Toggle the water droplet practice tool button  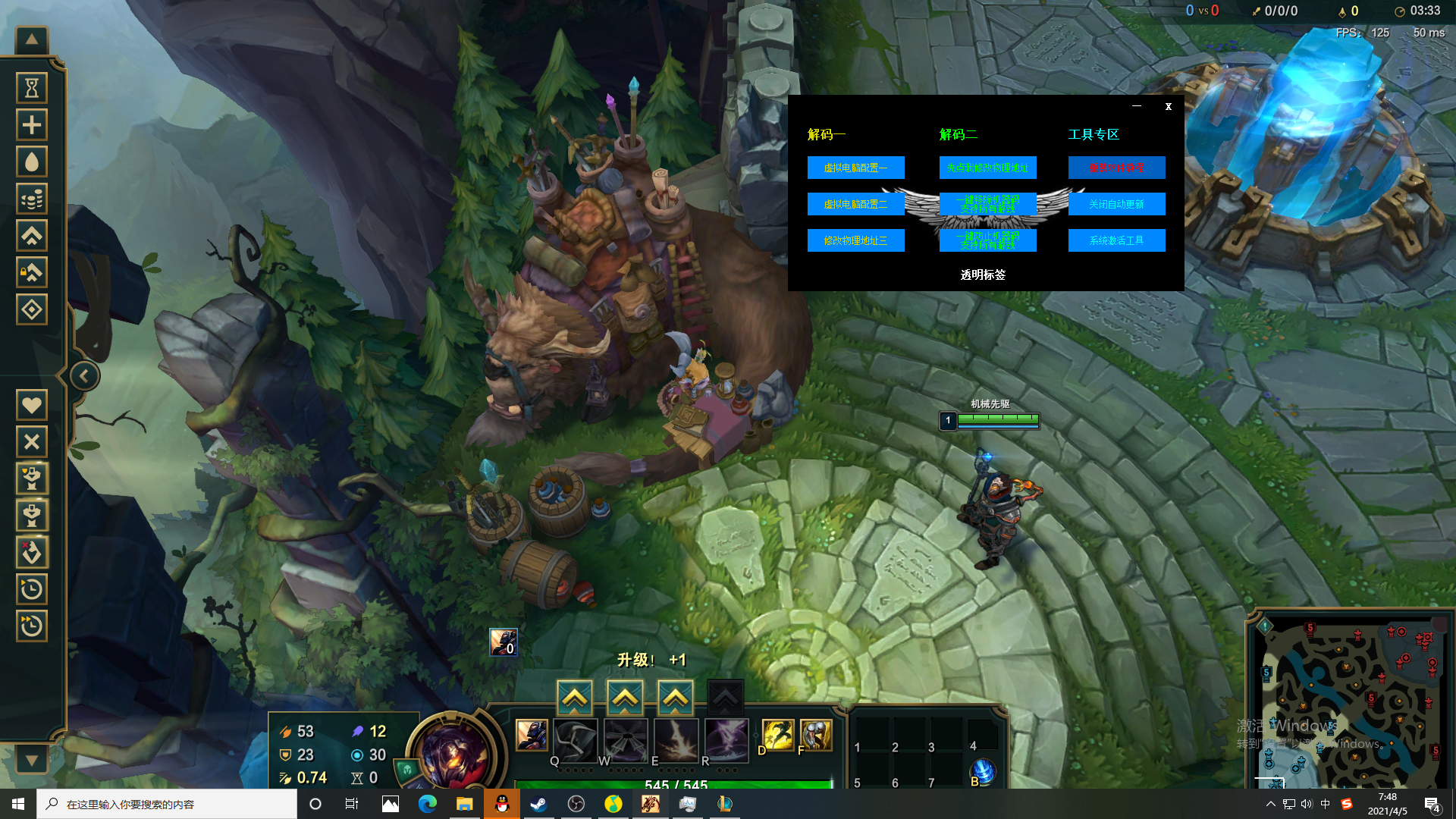[x=32, y=162]
